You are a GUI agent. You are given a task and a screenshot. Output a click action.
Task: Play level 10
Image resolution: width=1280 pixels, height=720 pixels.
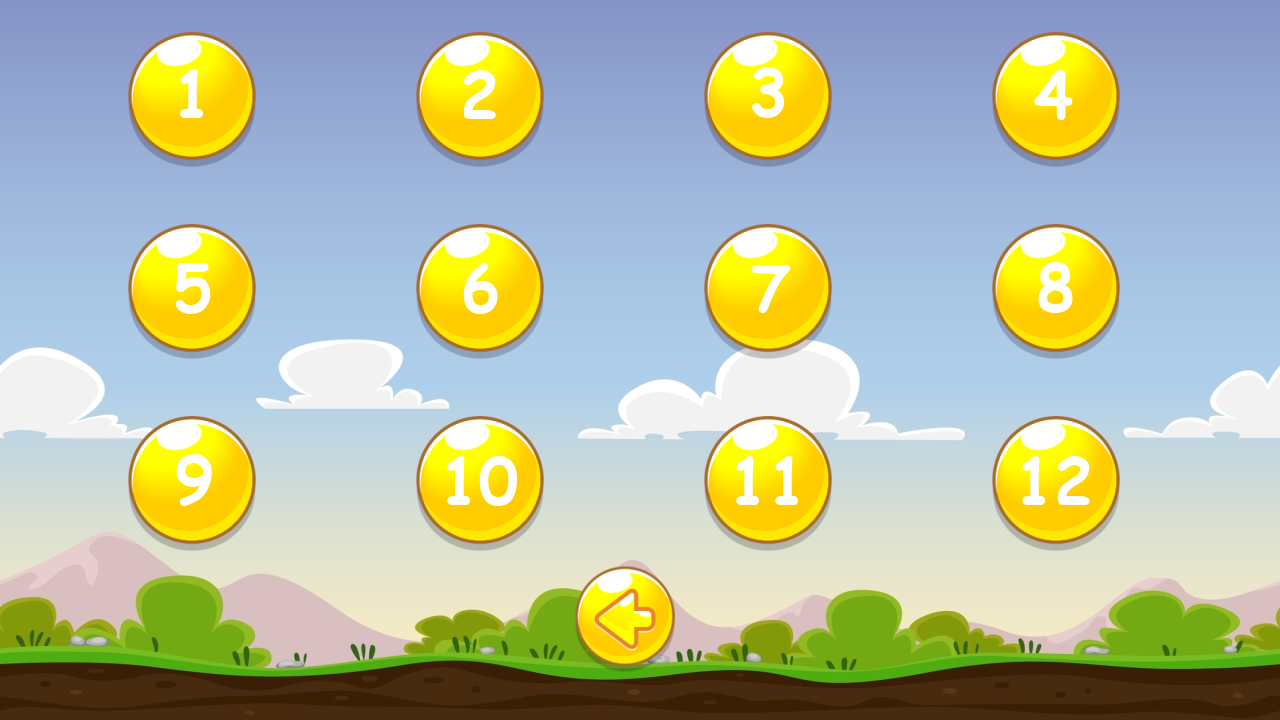478,480
